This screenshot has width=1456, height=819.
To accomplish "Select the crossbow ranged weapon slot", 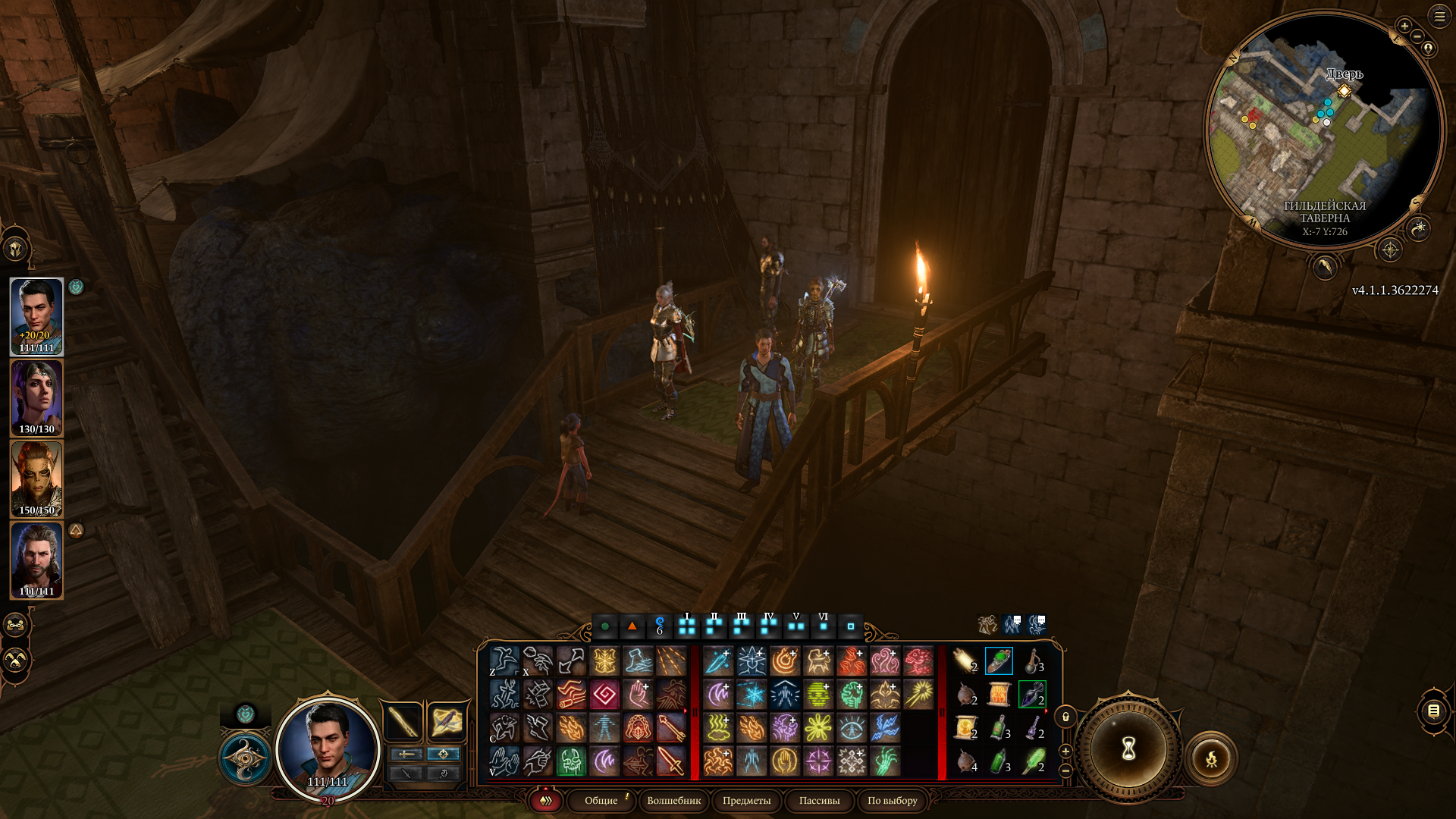I will coord(446,721).
